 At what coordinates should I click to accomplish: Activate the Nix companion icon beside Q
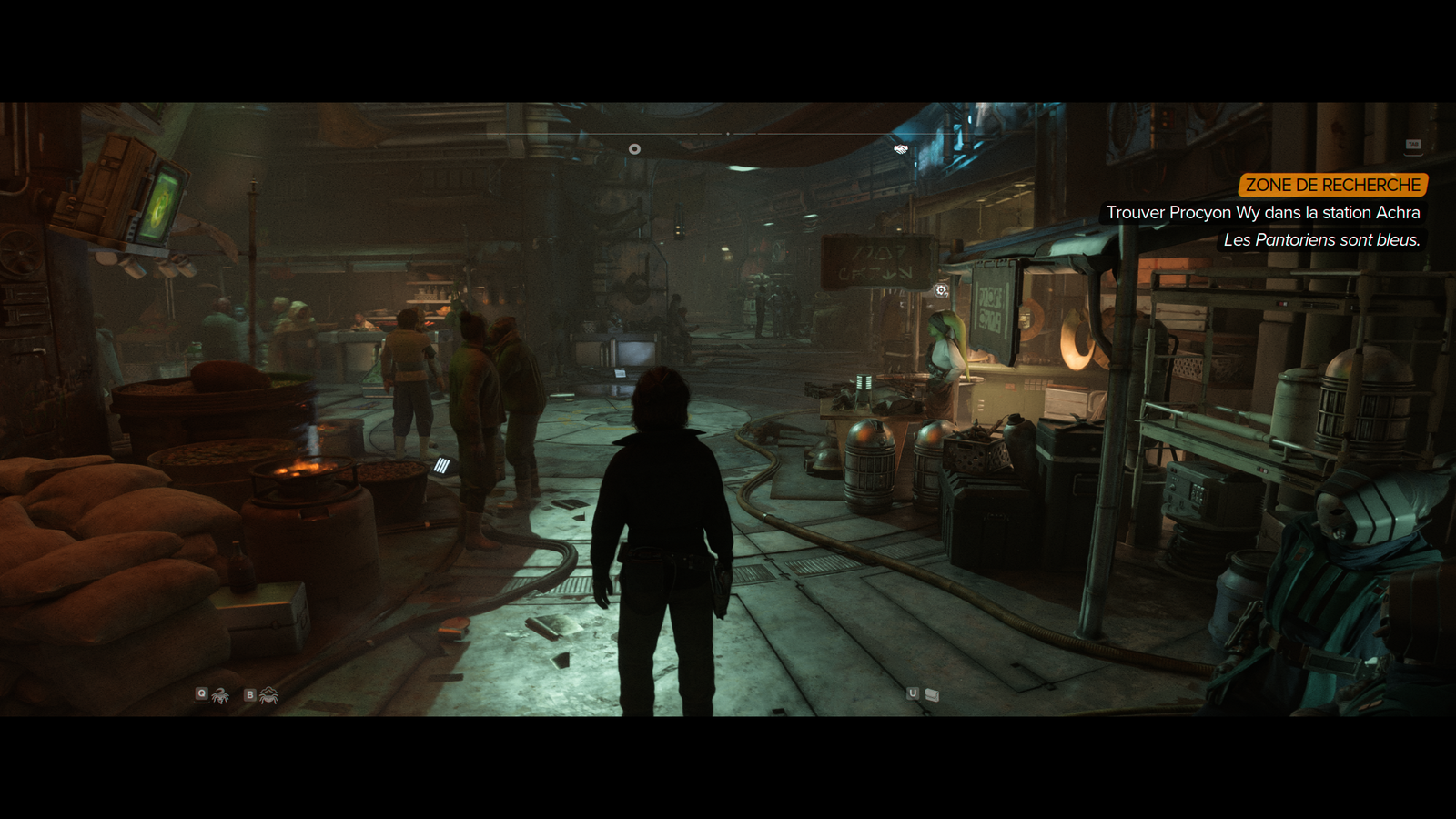point(220,695)
